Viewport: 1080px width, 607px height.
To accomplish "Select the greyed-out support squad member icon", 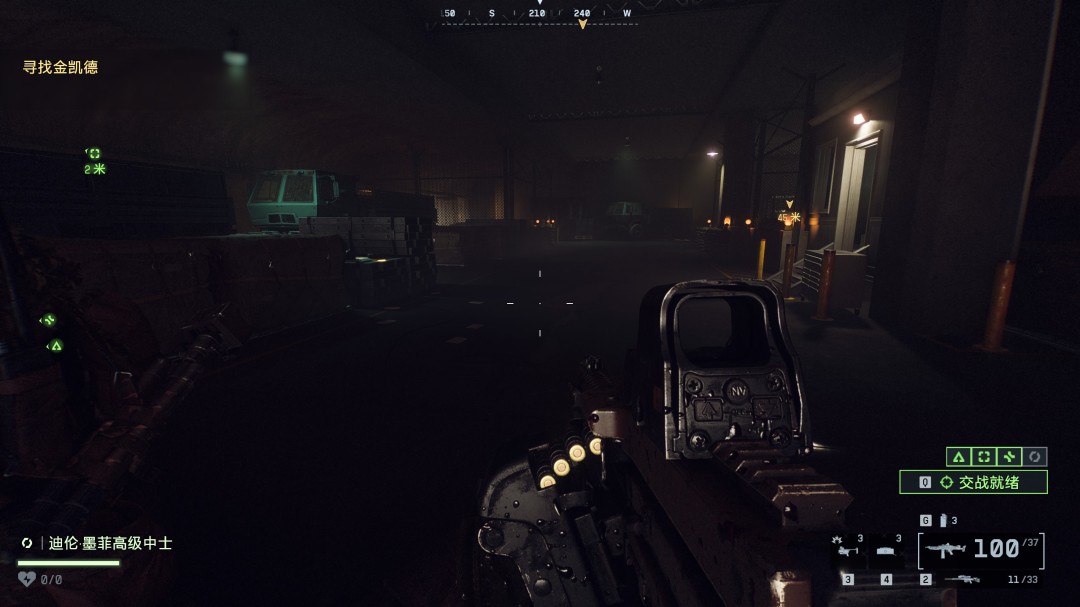I will point(1036,456).
